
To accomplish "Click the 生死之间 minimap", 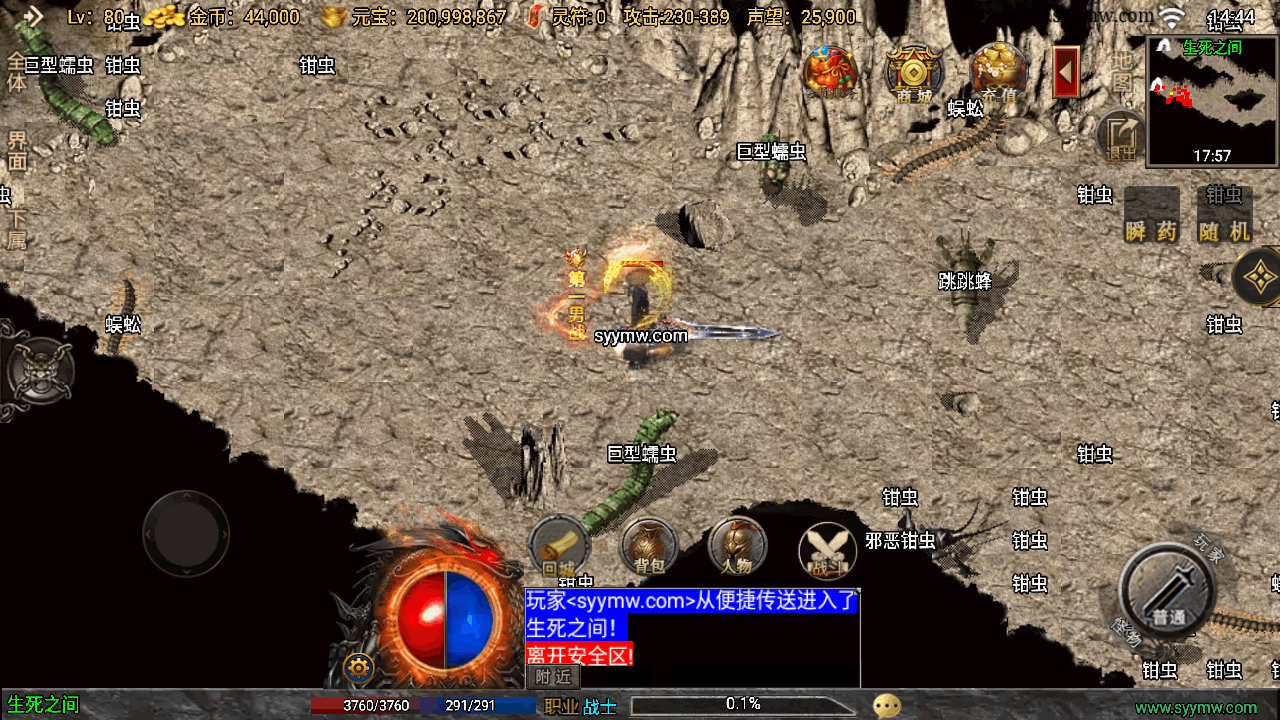I will coord(1212,101).
